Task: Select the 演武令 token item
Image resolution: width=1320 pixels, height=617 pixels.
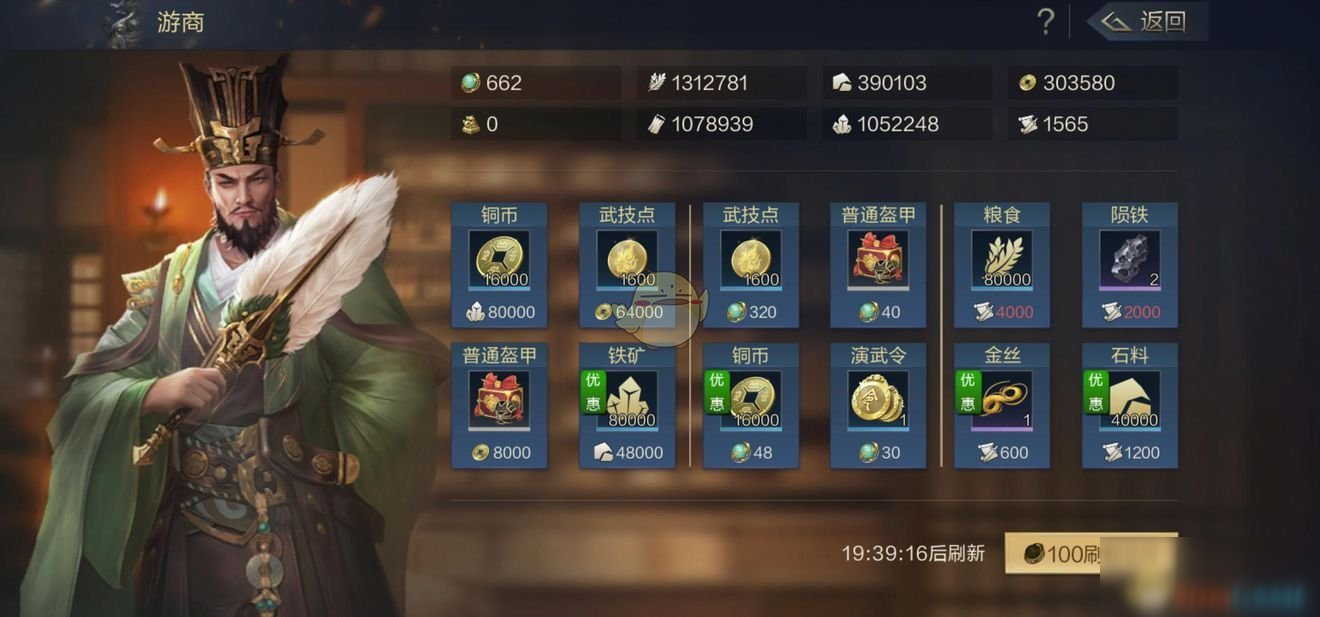Action: [x=878, y=405]
